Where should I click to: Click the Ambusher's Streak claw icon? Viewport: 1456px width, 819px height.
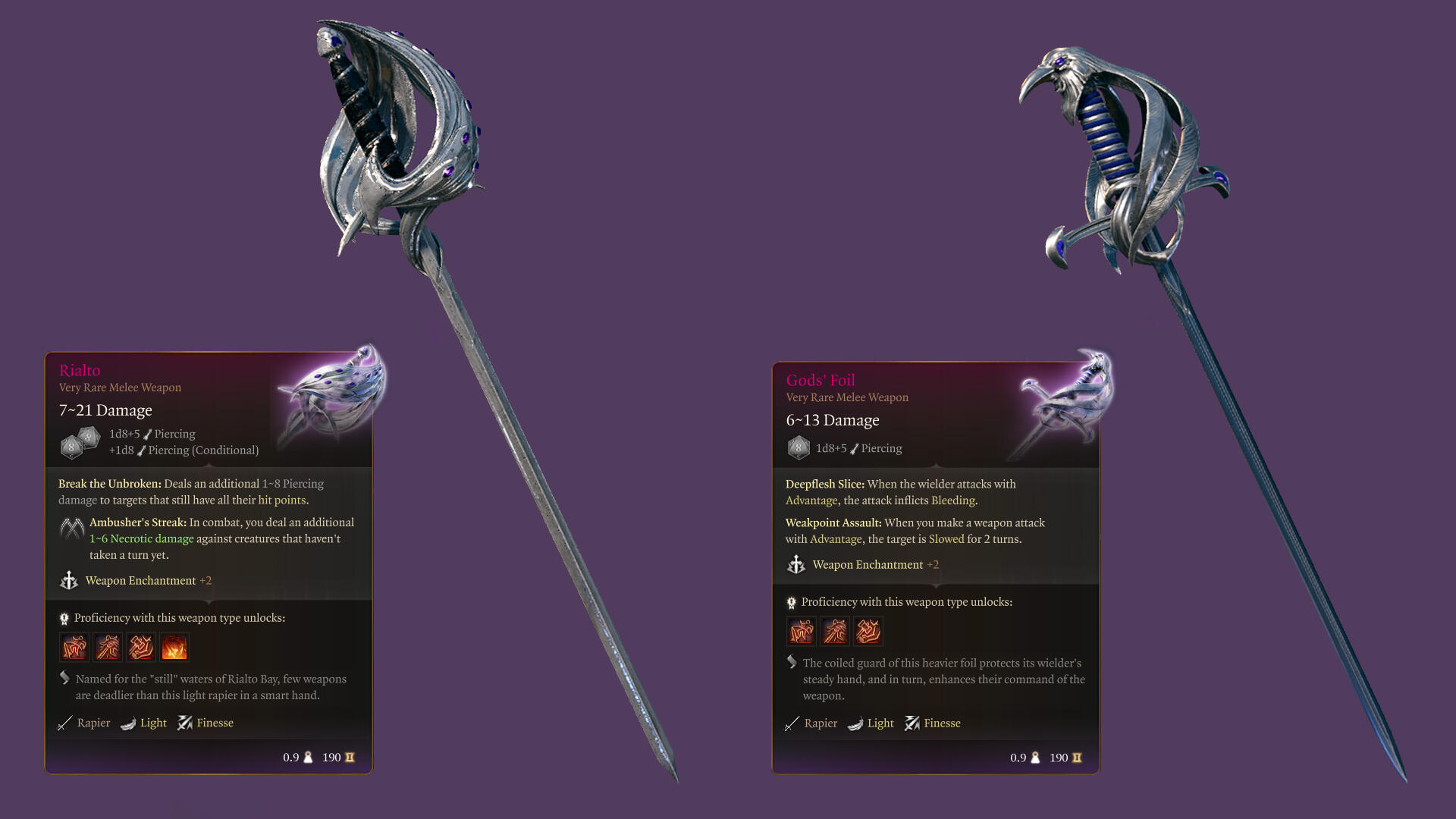click(x=72, y=528)
